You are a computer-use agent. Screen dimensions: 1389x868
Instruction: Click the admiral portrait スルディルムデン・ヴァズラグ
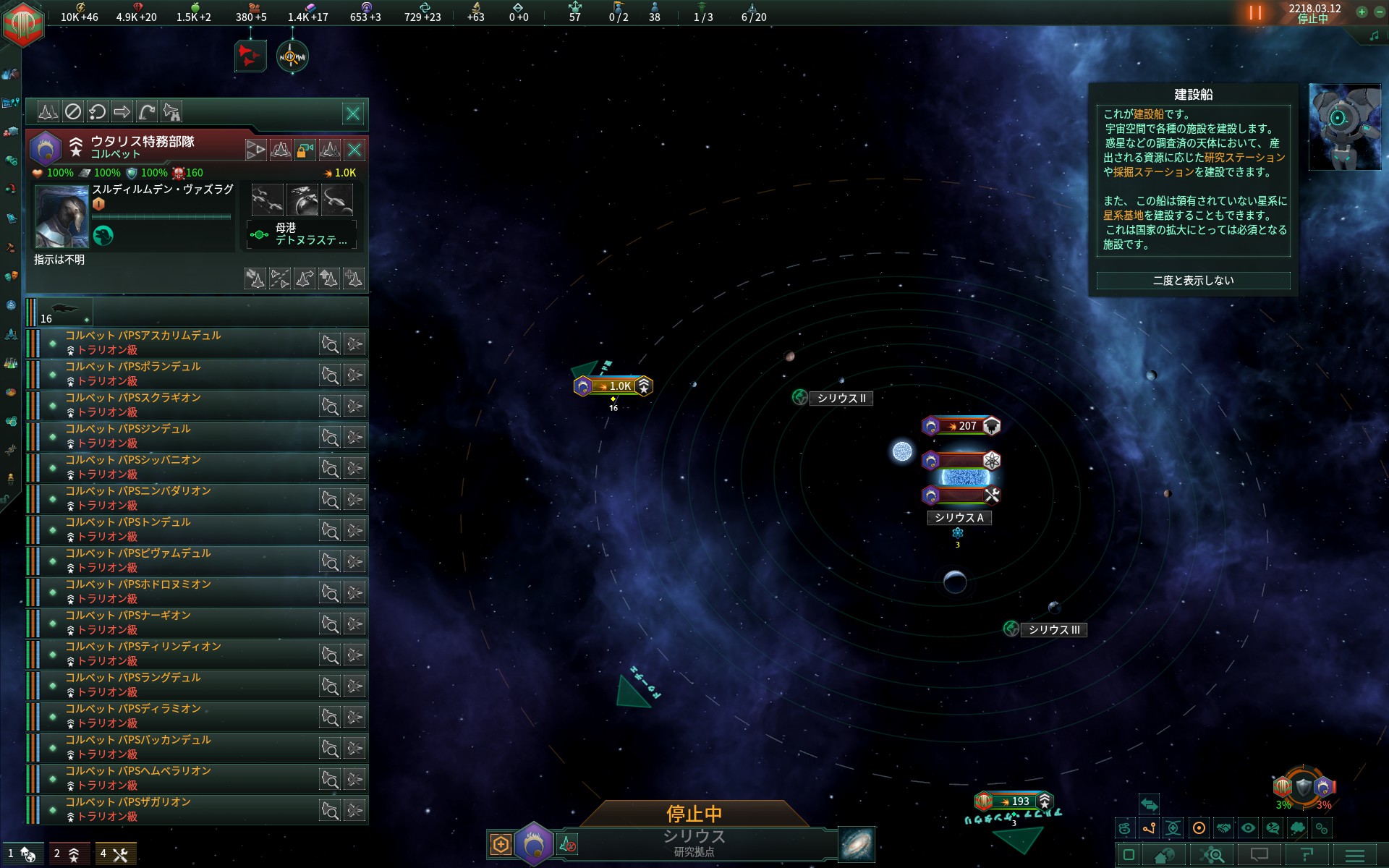[x=62, y=216]
